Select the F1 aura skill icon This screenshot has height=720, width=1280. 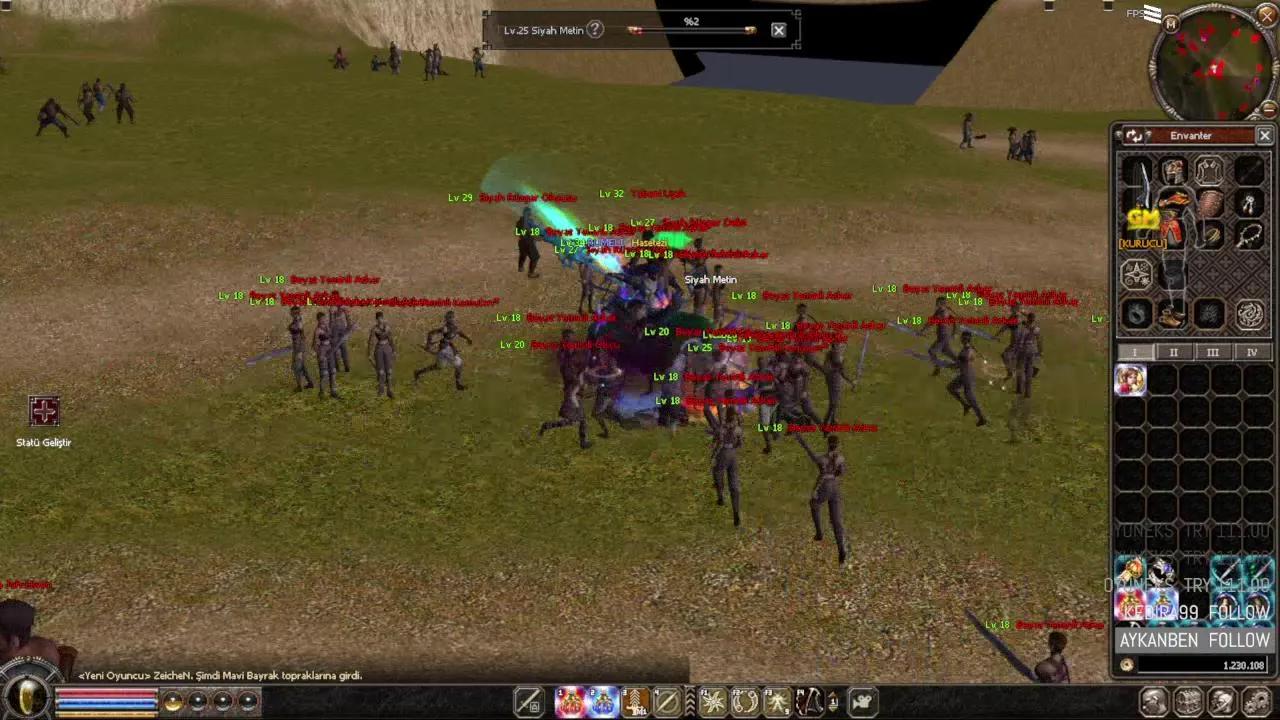coord(712,702)
